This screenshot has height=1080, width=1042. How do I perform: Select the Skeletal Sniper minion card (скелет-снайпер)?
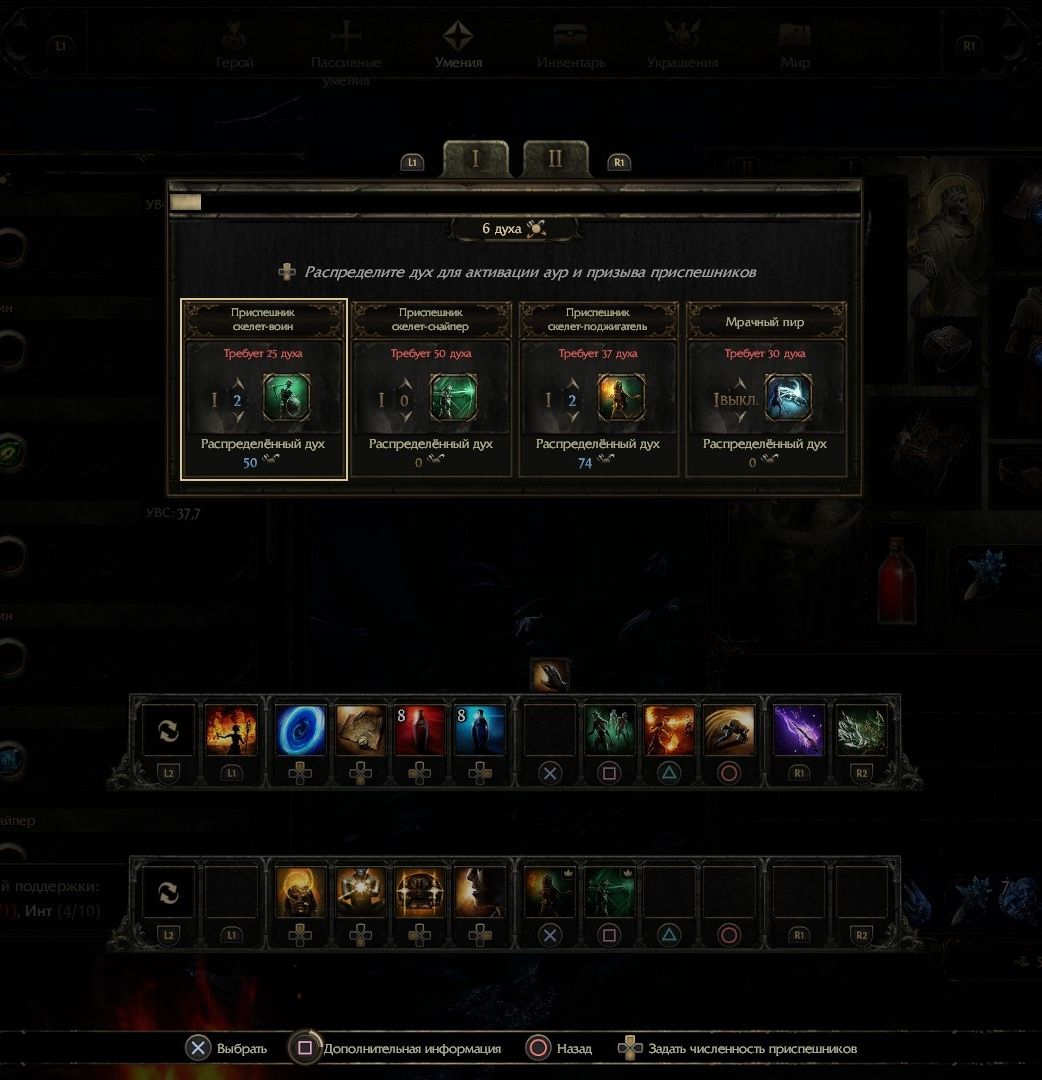431,389
